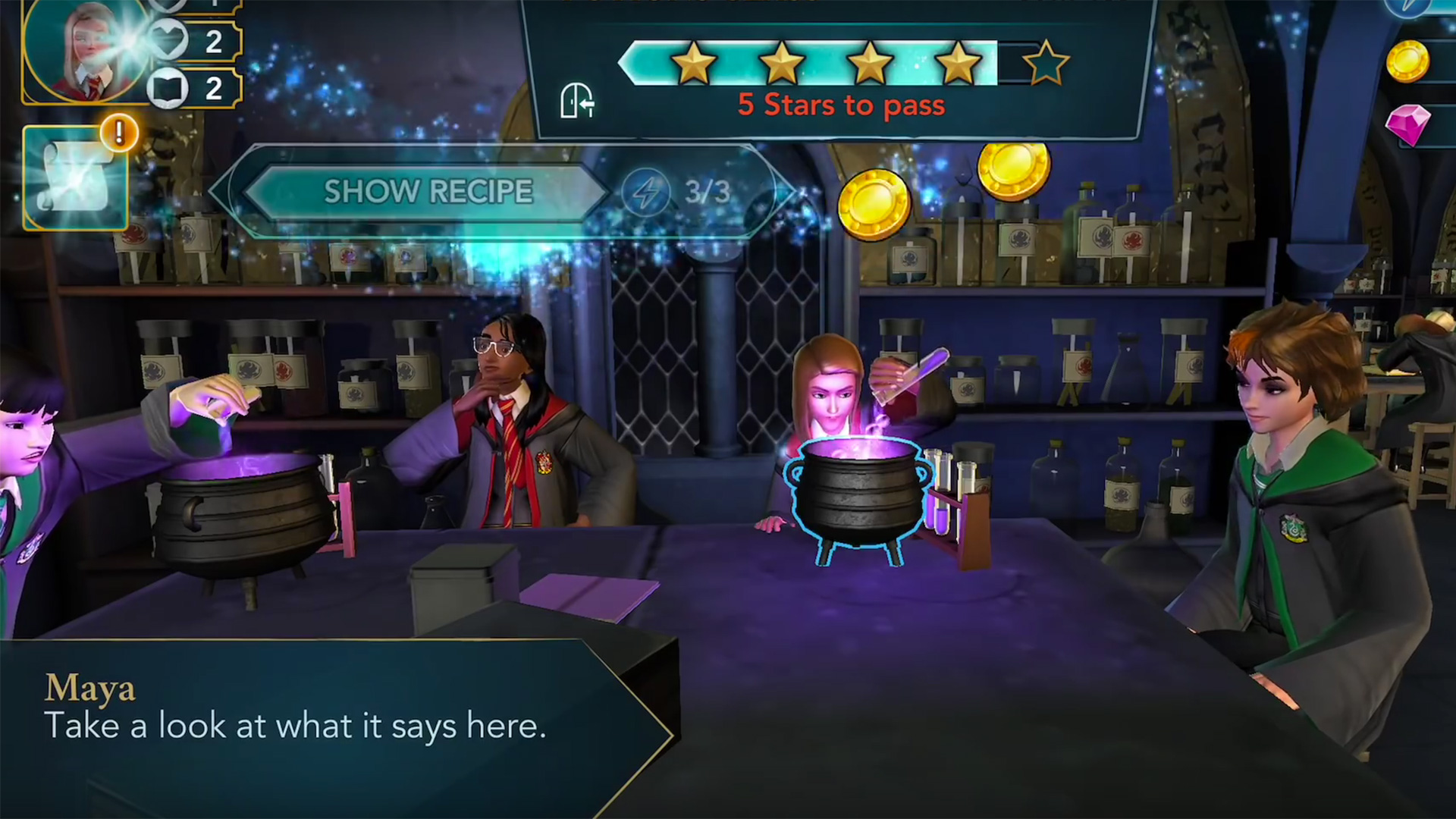The width and height of the screenshot is (1456, 819).
Task: Tap the glowing highlighted cauldron
Action: 859,493
